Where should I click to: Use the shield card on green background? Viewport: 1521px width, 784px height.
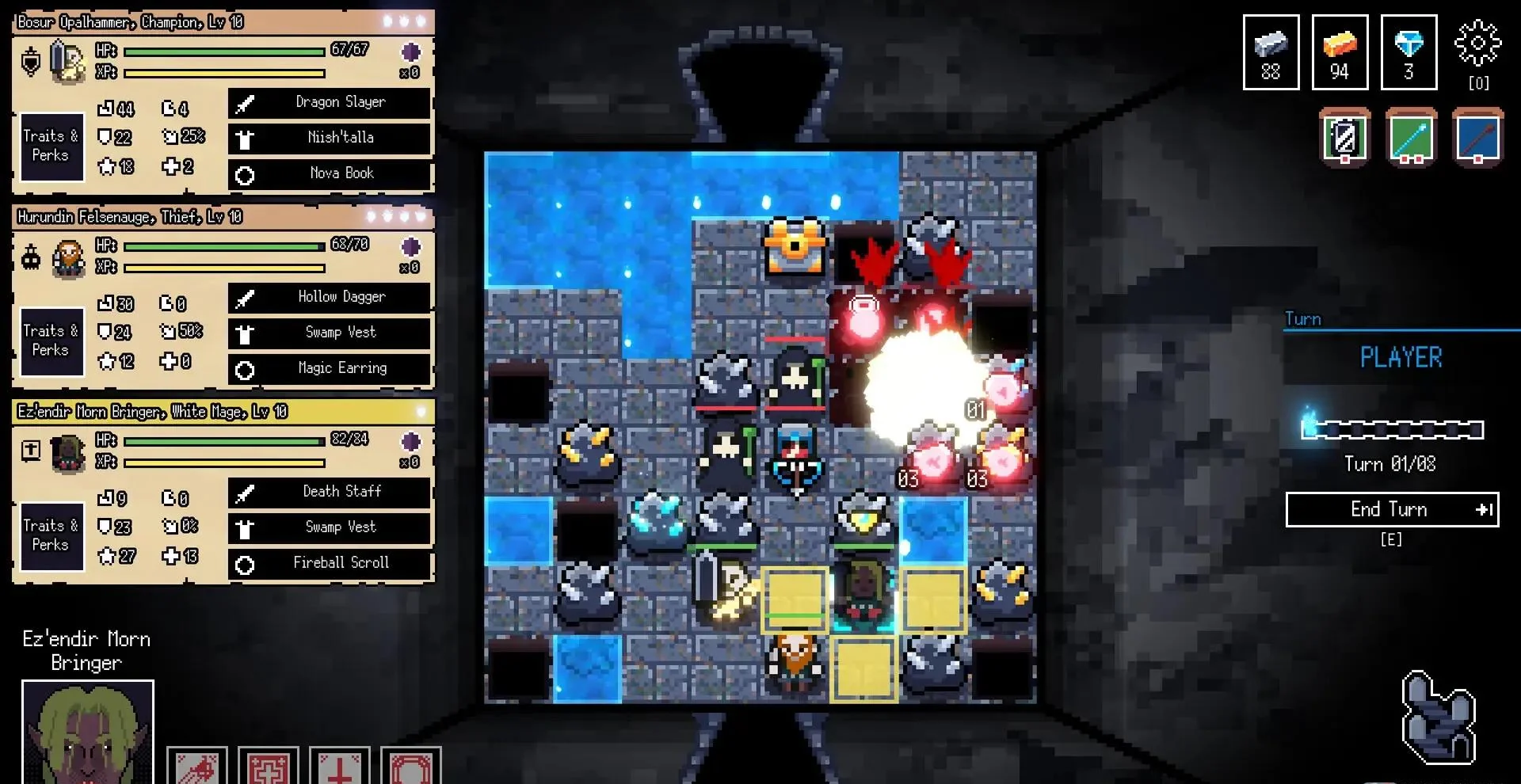tap(1344, 138)
